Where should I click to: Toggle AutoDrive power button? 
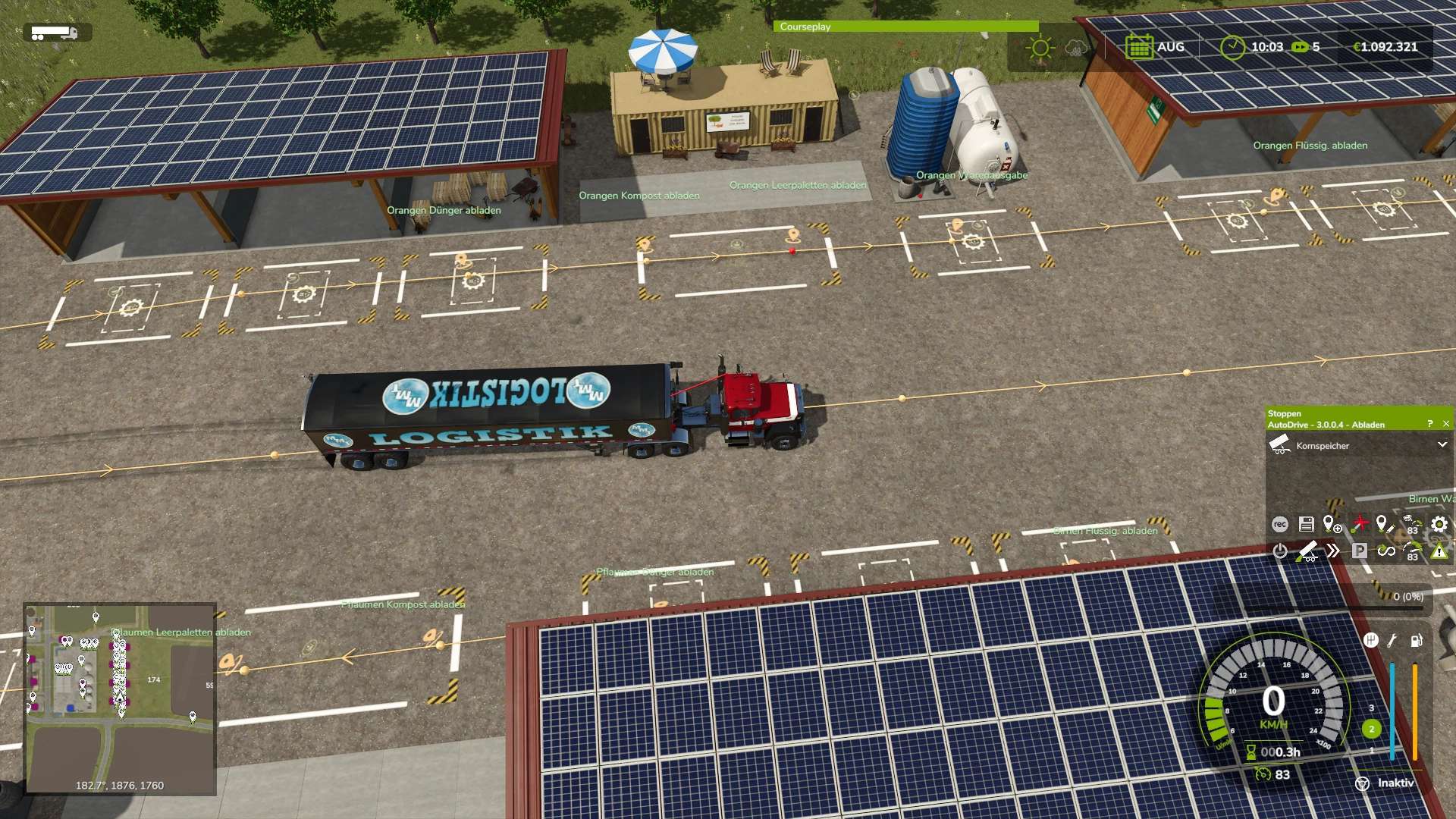coord(1280,551)
